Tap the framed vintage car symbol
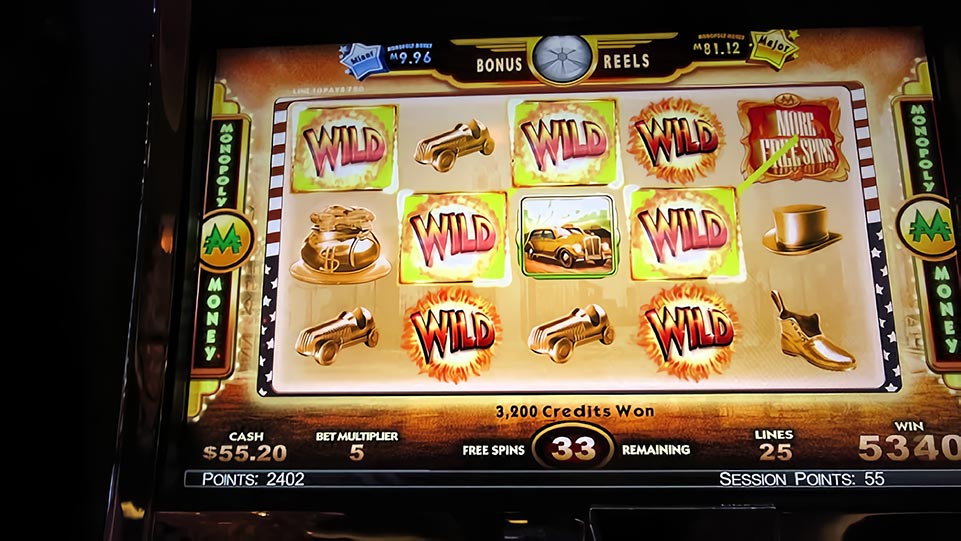The image size is (961, 541). (x=567, y=236)
